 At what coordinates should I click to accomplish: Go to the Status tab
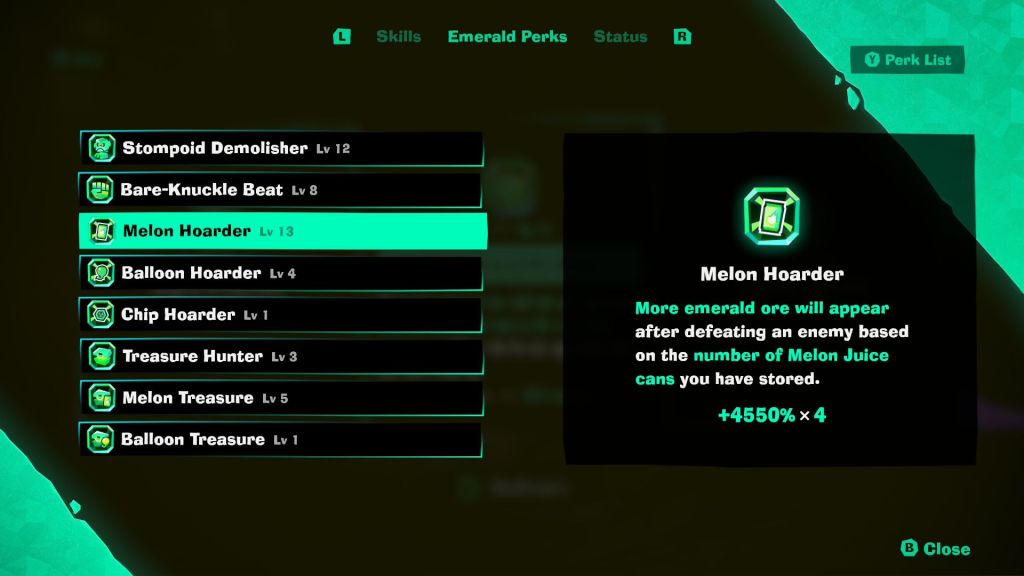pos(620,37)
